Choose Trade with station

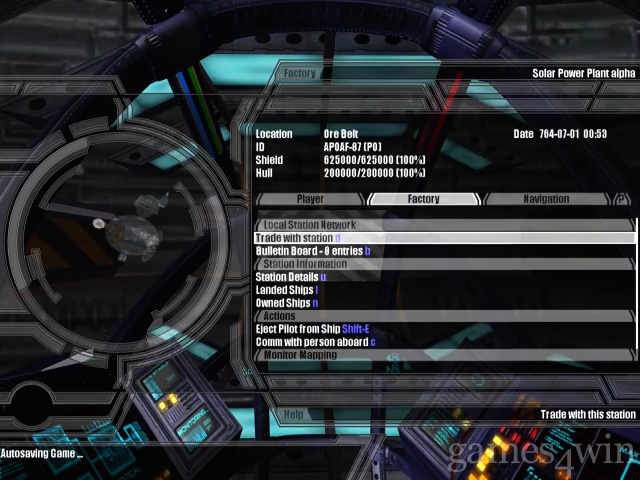[x=298, y=238]
